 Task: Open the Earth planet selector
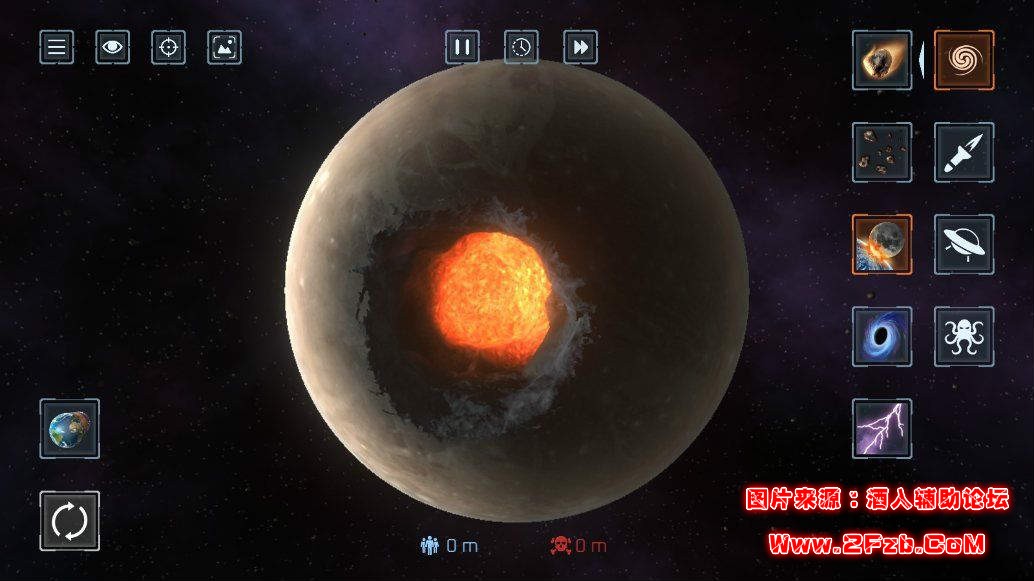(70, 428)
